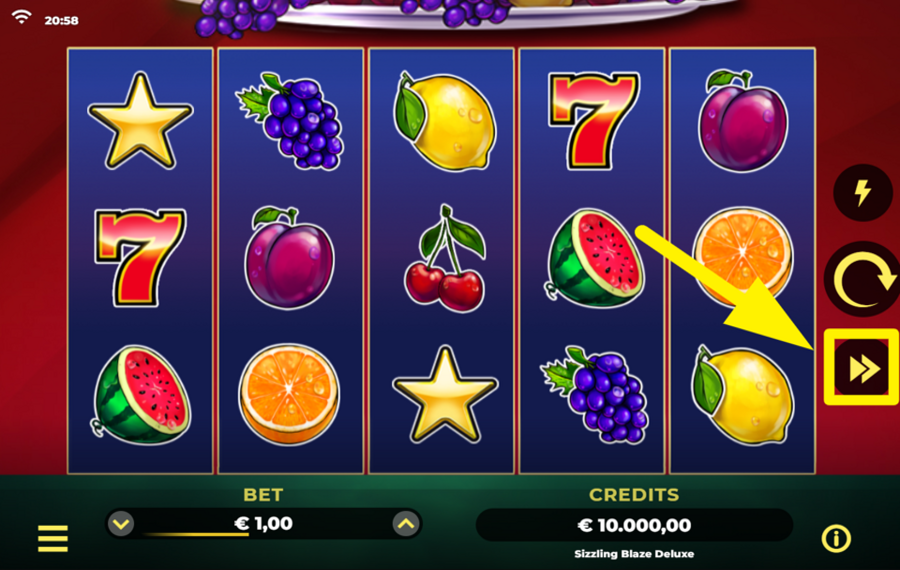Activate the lightning bolt turbo button
This screenshot has width=900, height=570.
[862, 193]
